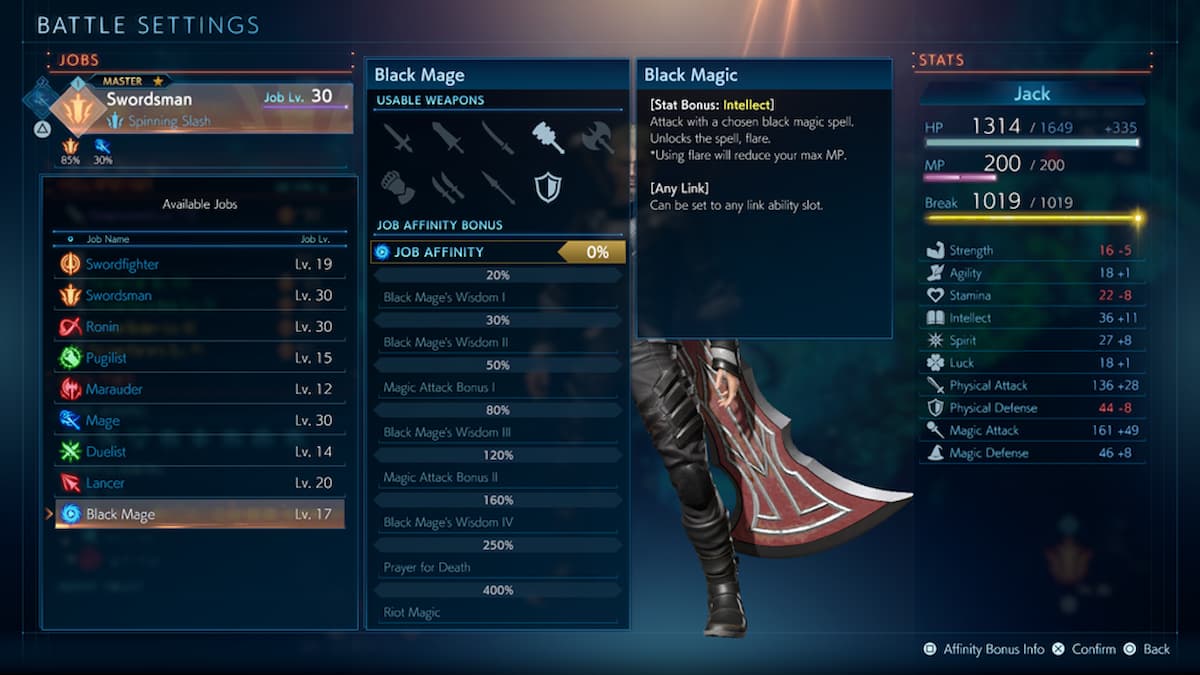Select Black Mage's Wisdom I bonus
The image size is (1200, 675).
(498, 297)
